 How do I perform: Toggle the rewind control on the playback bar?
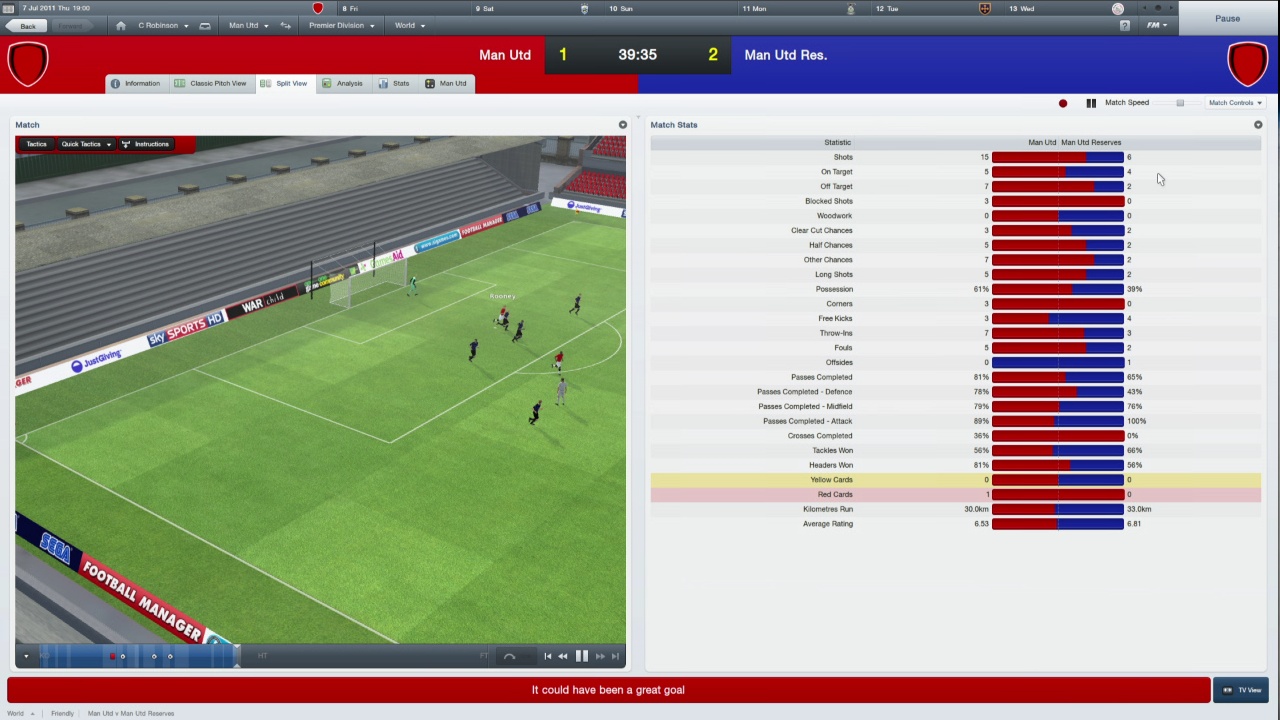point(563,656)
